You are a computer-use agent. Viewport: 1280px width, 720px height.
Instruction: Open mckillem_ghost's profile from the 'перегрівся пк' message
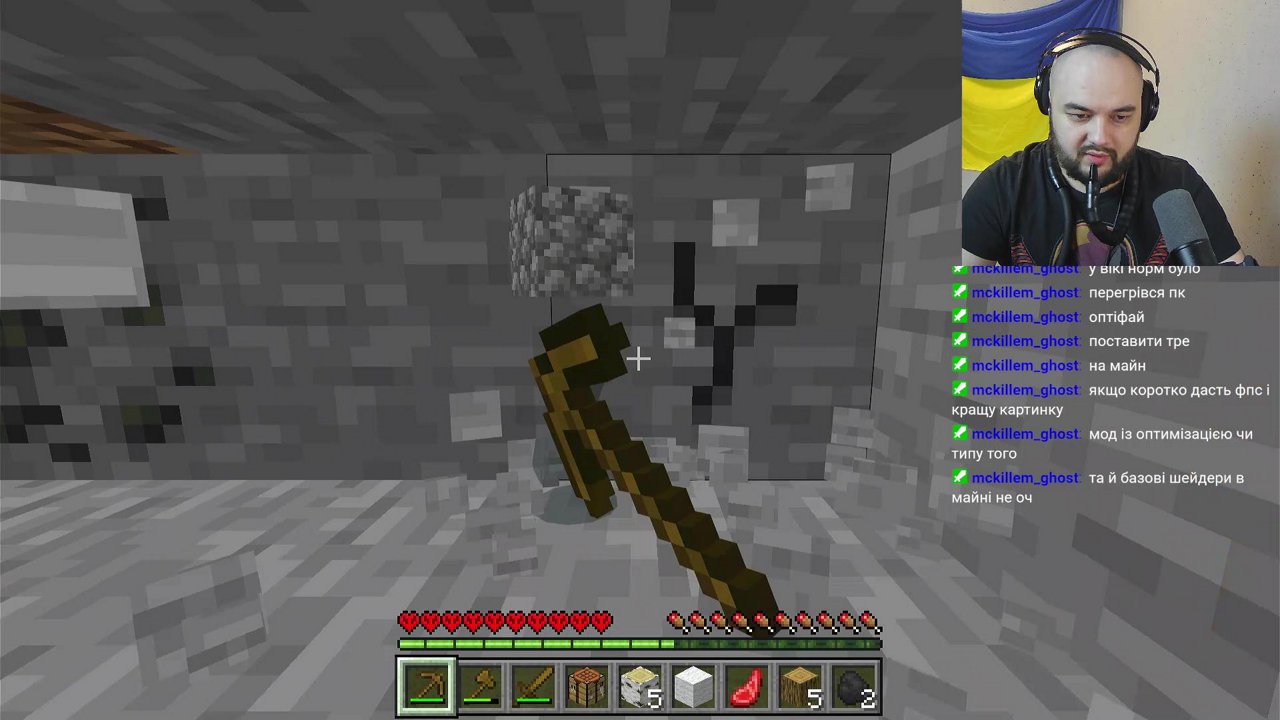click(1025, 292)
